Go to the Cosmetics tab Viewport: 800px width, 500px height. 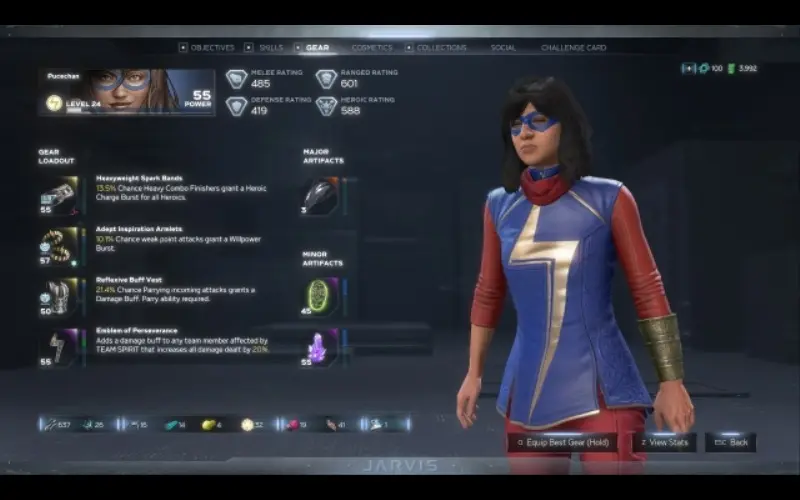[x=372, y=47]
